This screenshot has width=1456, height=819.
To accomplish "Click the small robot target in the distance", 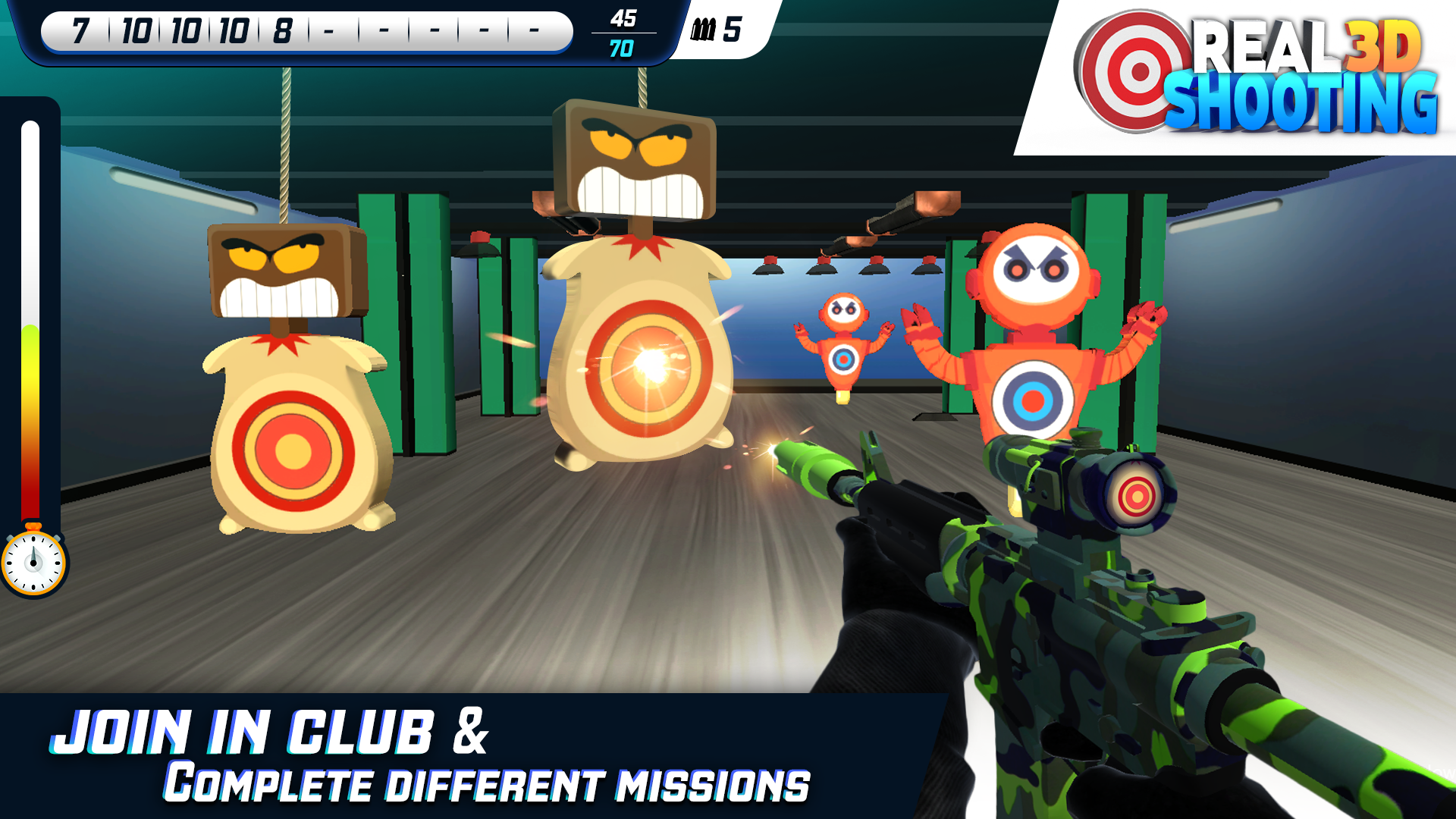I will (842, 341).
